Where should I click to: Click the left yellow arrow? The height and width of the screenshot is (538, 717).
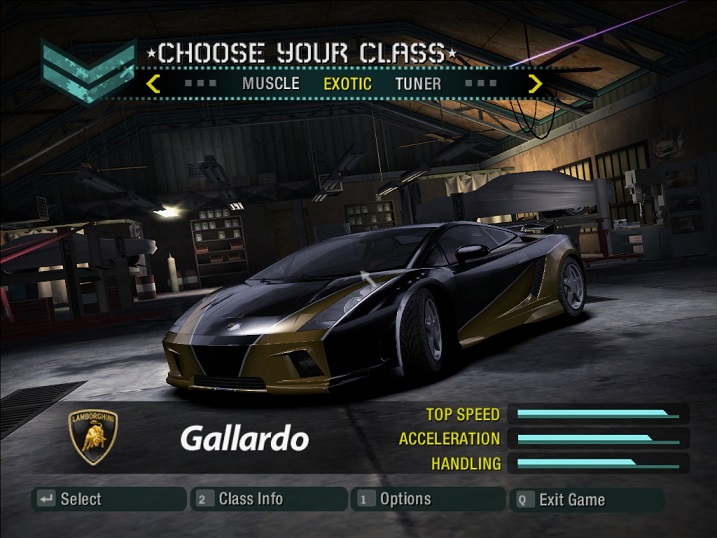[153, 84]
